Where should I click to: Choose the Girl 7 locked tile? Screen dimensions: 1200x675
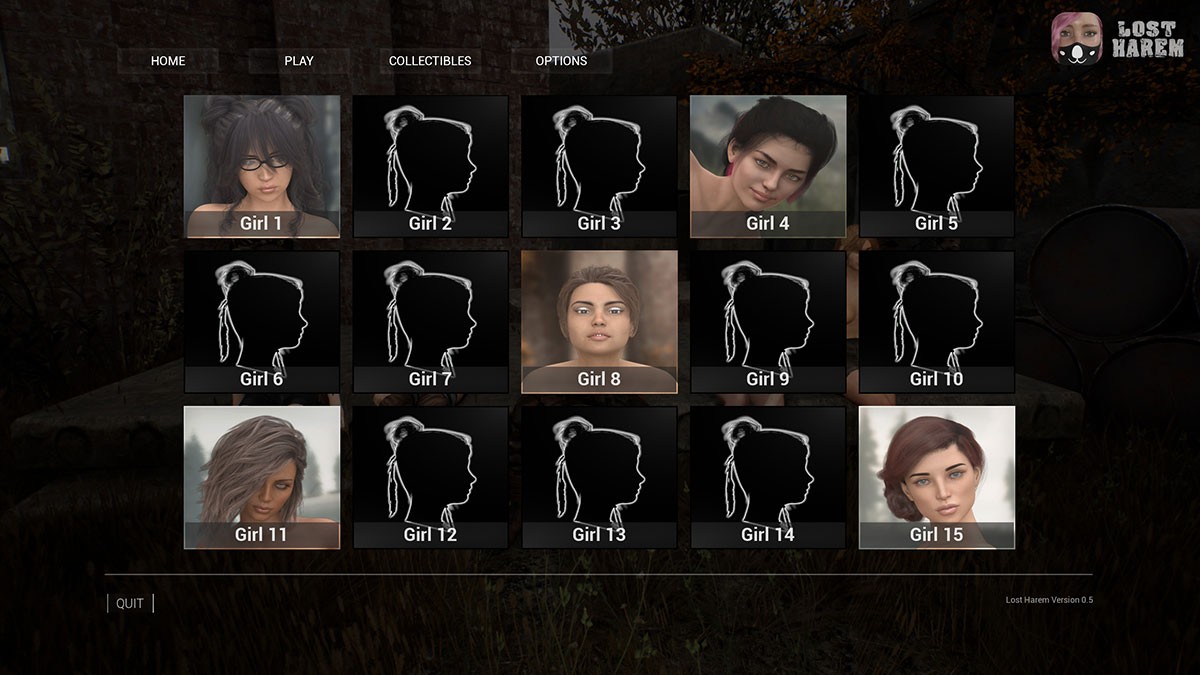[x=431, y=321]
